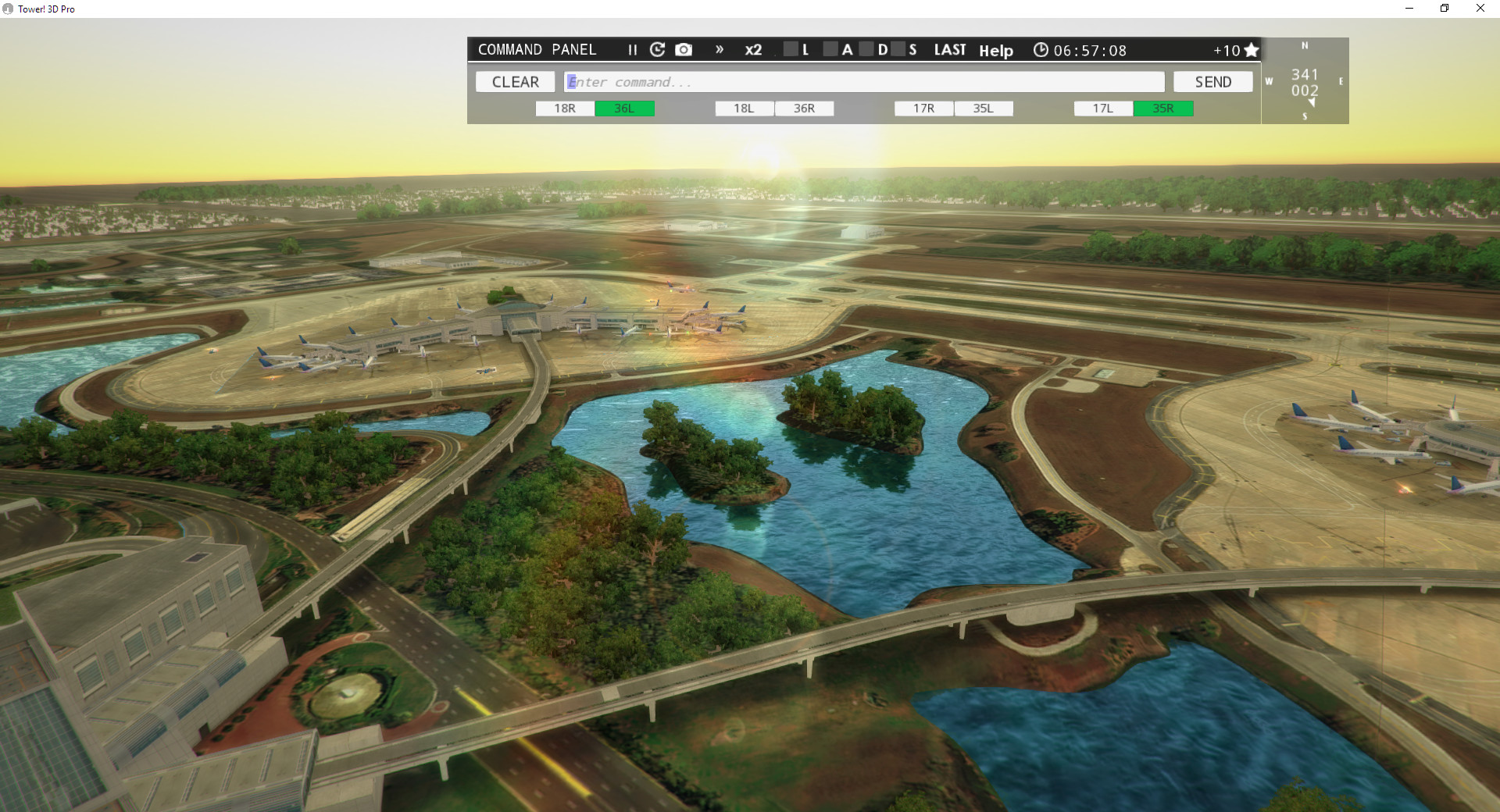This screenshot has width=1500, height=812.
Task: Activate runway 17R
Action: [923, 109]
